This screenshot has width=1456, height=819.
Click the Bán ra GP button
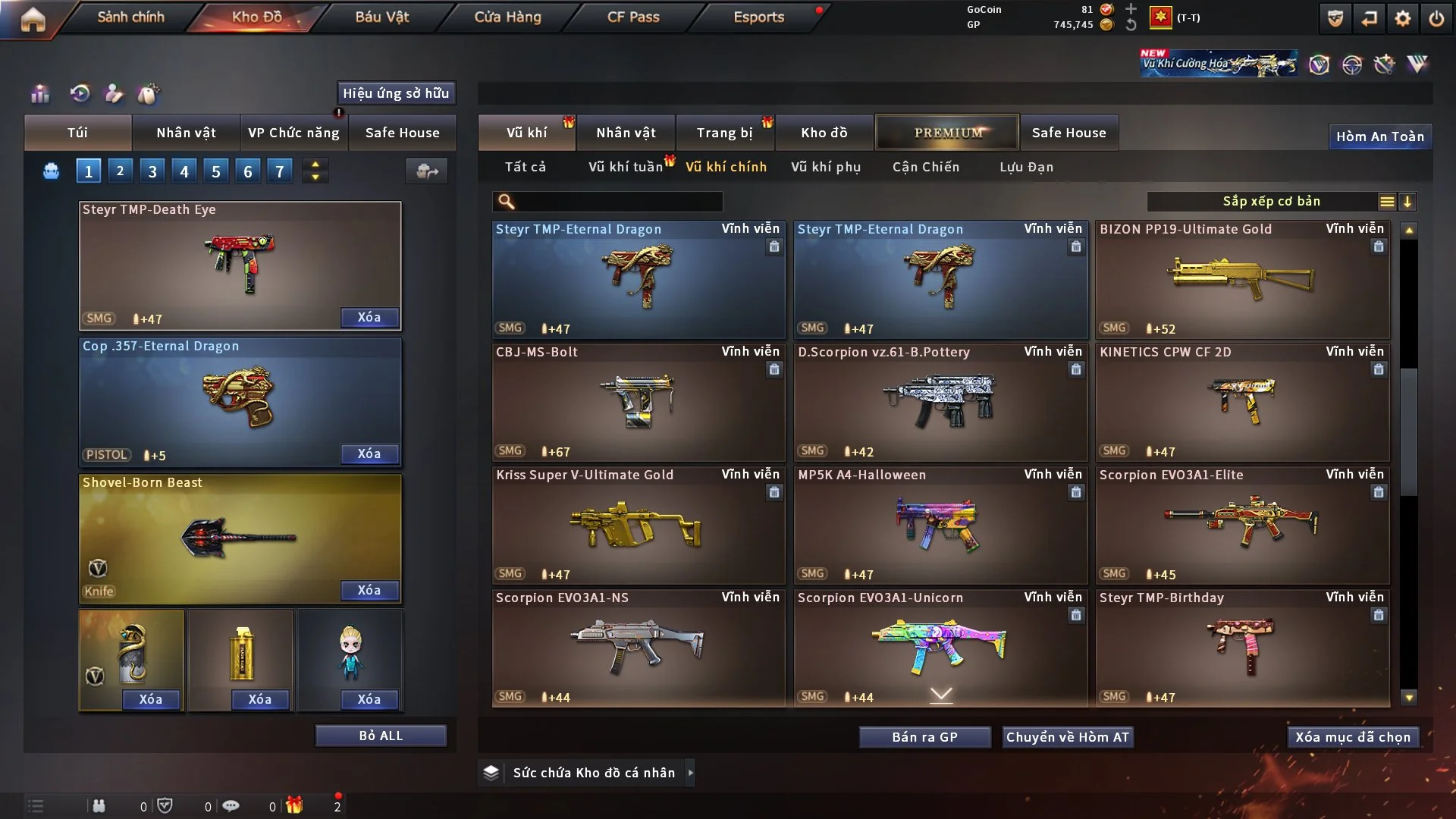pos(924,737)
